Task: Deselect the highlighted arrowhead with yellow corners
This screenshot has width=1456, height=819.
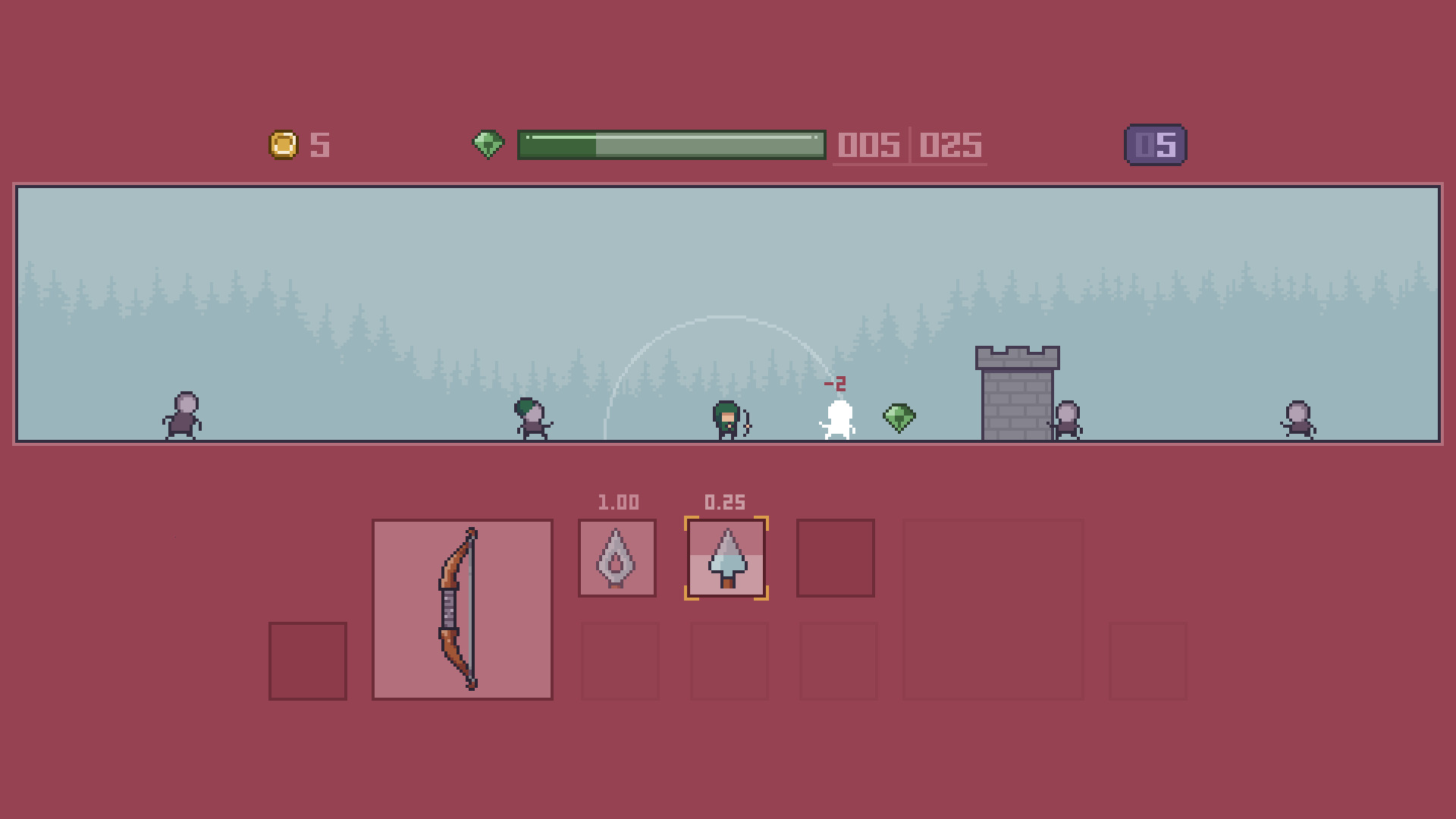Action: (x=726, y=558)
